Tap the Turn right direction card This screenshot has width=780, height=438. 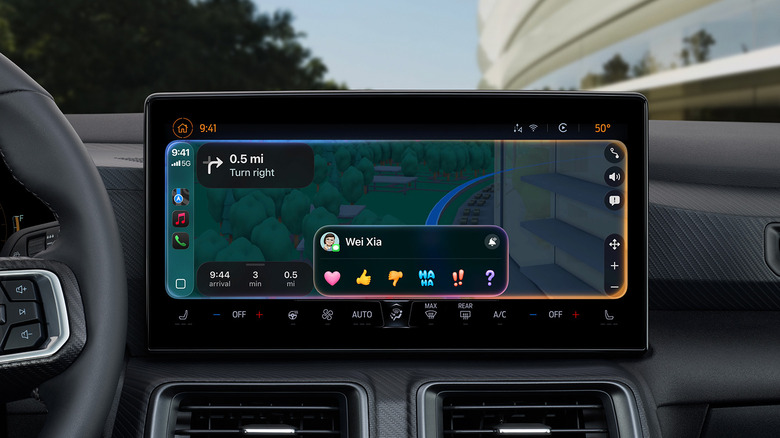pyautogui.click(x=255, y=166)
